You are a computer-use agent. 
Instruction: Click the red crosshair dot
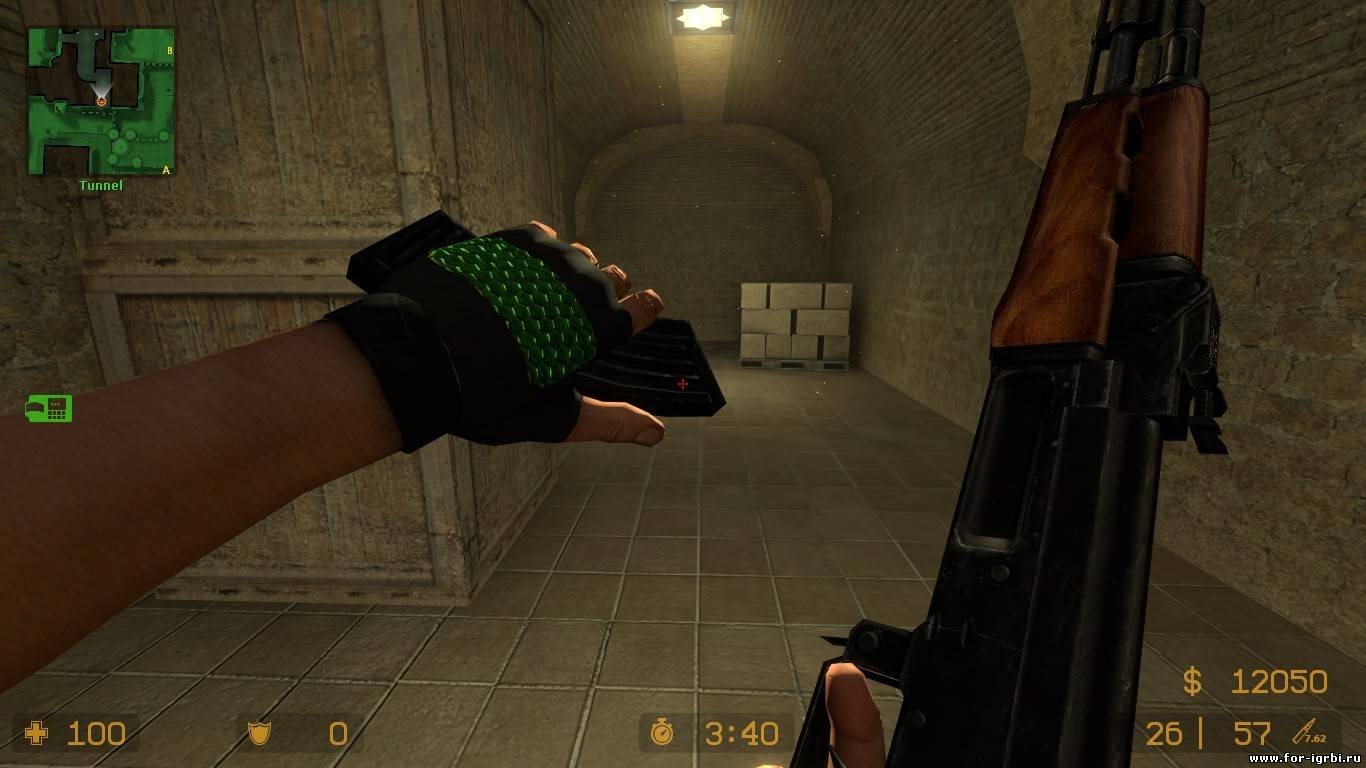[x=682, y=383]
